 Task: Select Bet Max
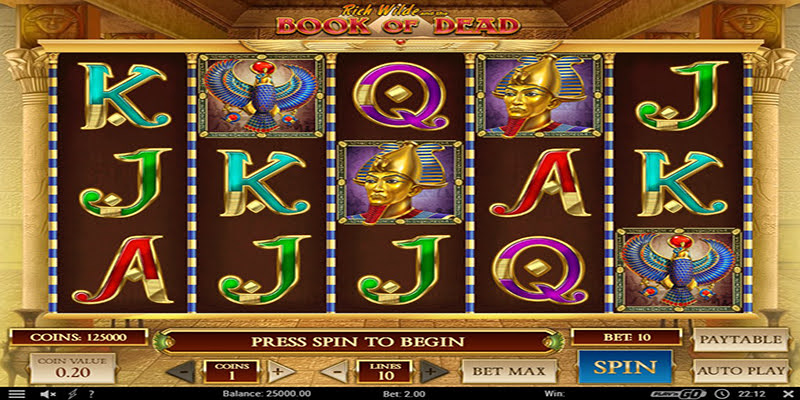point(509,371)
